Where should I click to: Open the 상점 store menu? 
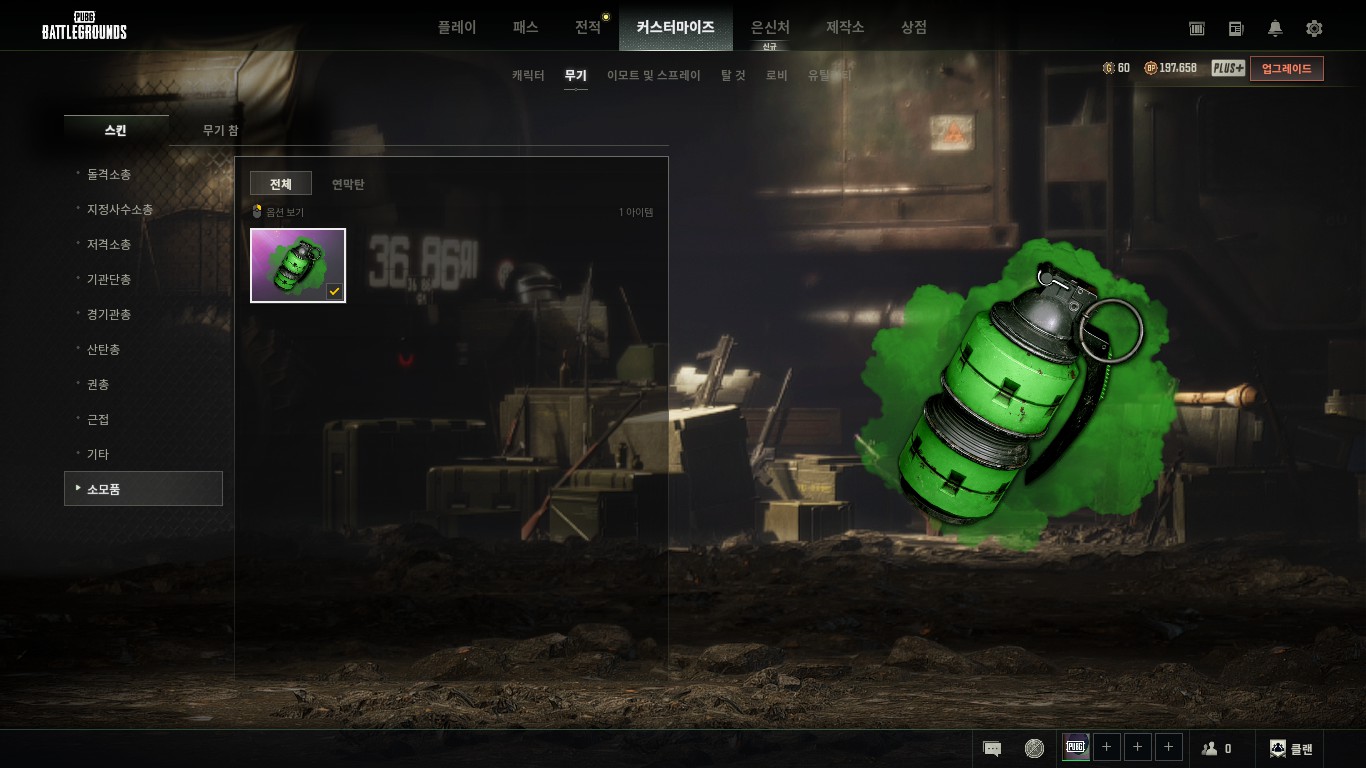click(914, 27)
